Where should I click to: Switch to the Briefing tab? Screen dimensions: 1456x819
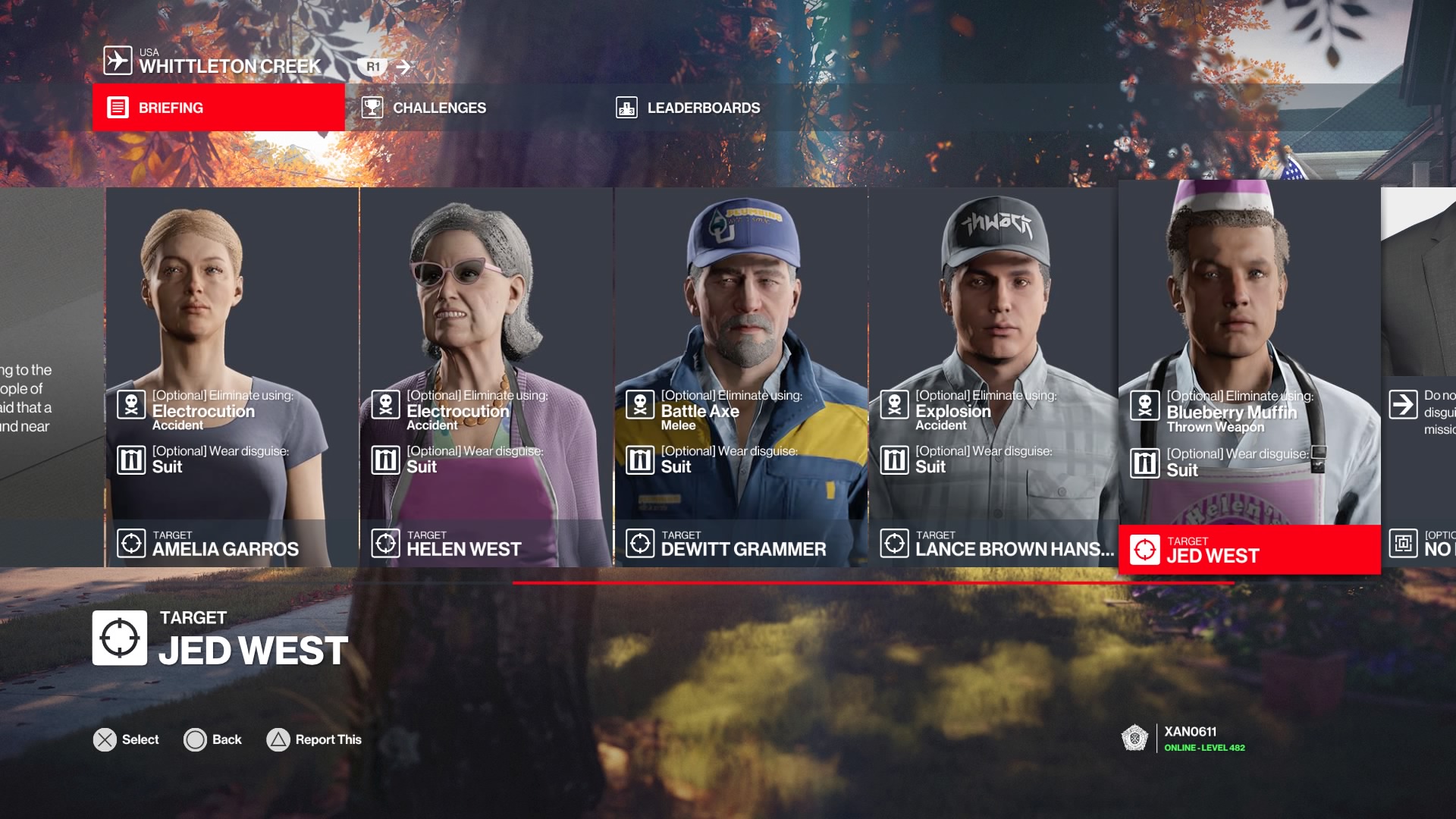[218, 108]
